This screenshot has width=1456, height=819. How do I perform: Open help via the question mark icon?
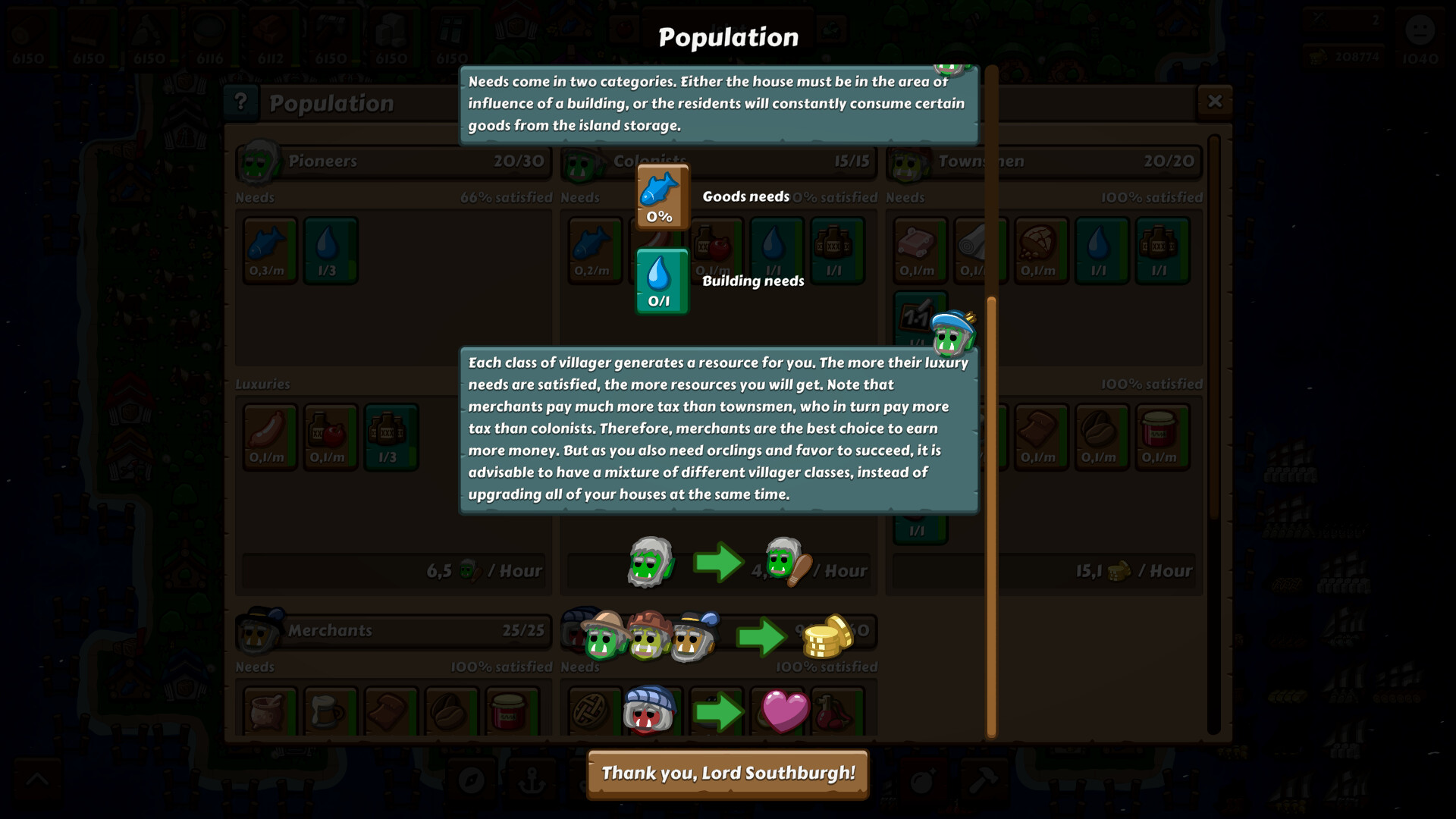[241, 103]
